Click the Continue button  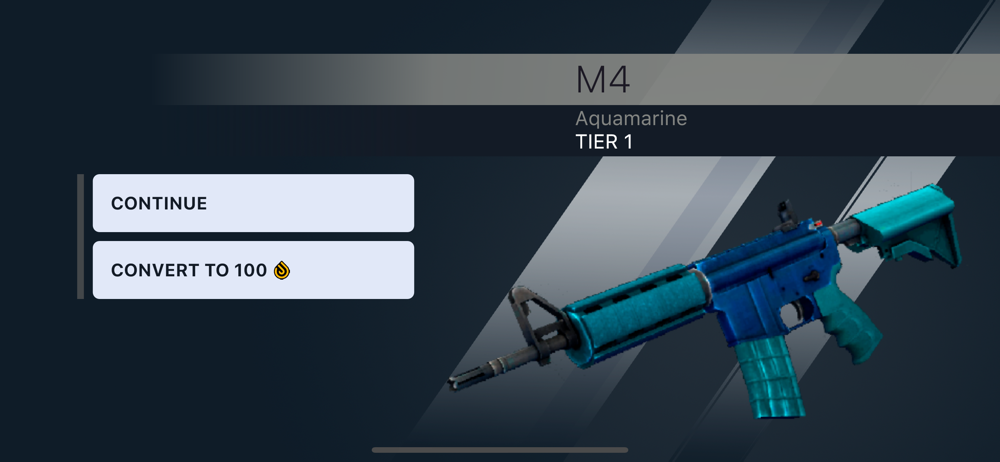pos(253,203)
